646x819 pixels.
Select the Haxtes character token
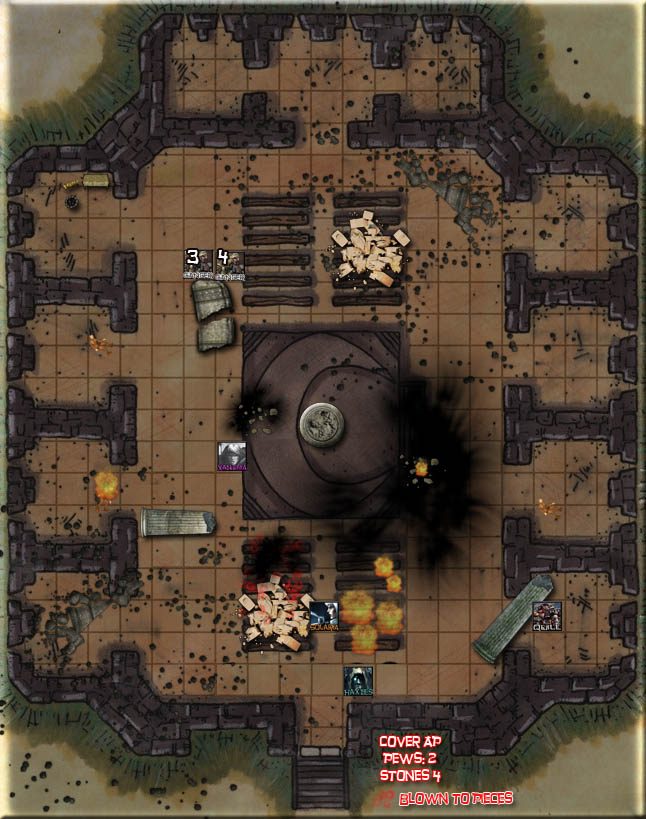click(358, 681)
